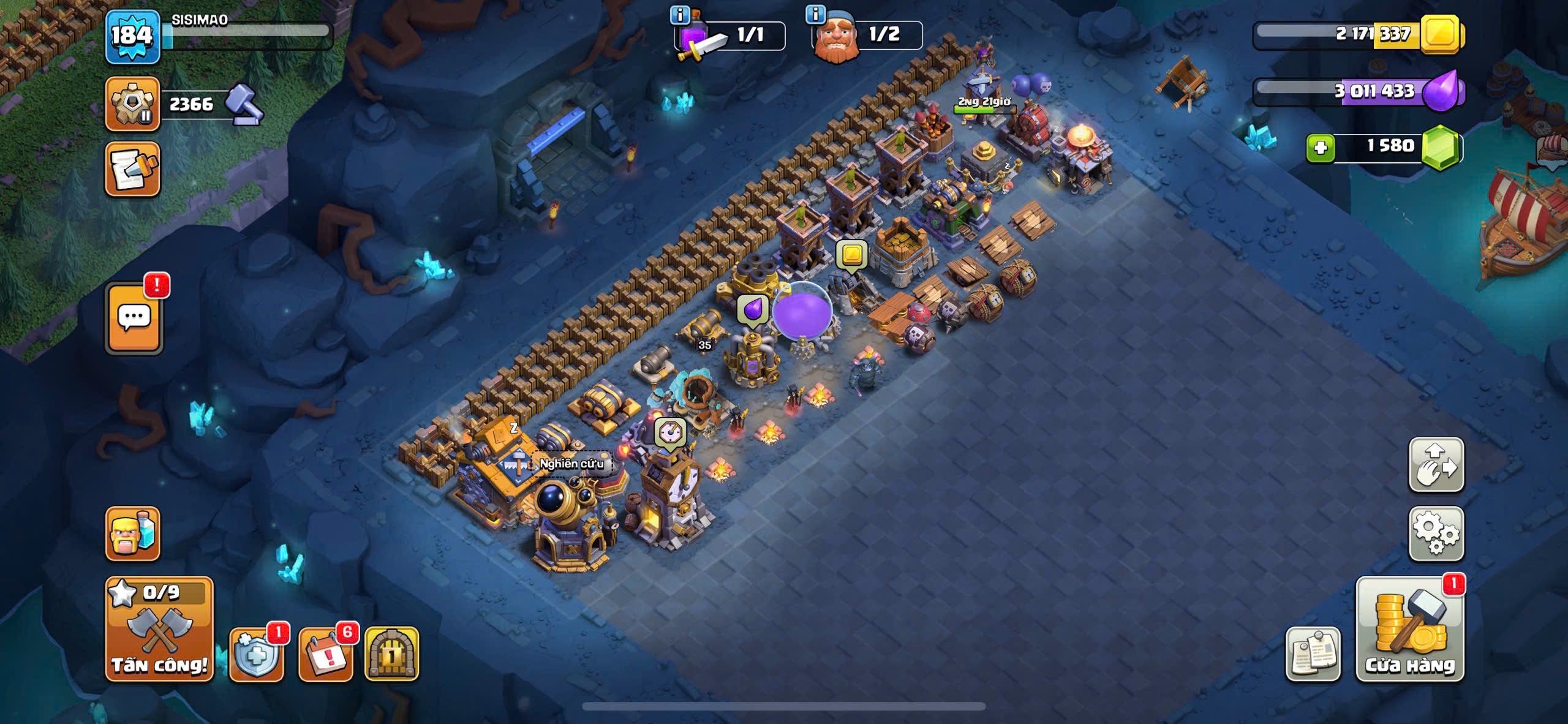Open the army overview barbarian icon
The height and width of the screenshot is (724, 1568).
click(x=132, y=534)
